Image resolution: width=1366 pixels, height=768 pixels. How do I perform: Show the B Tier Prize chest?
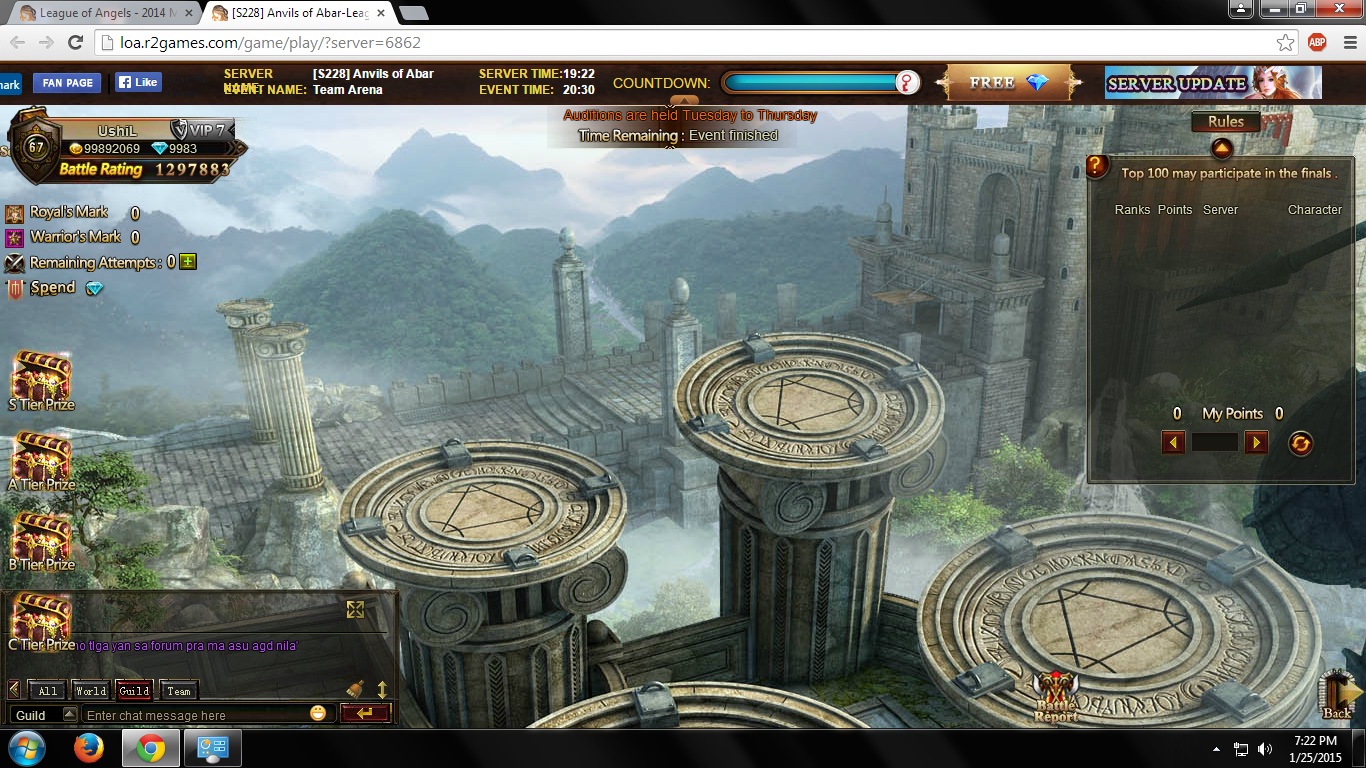[41, 541]
